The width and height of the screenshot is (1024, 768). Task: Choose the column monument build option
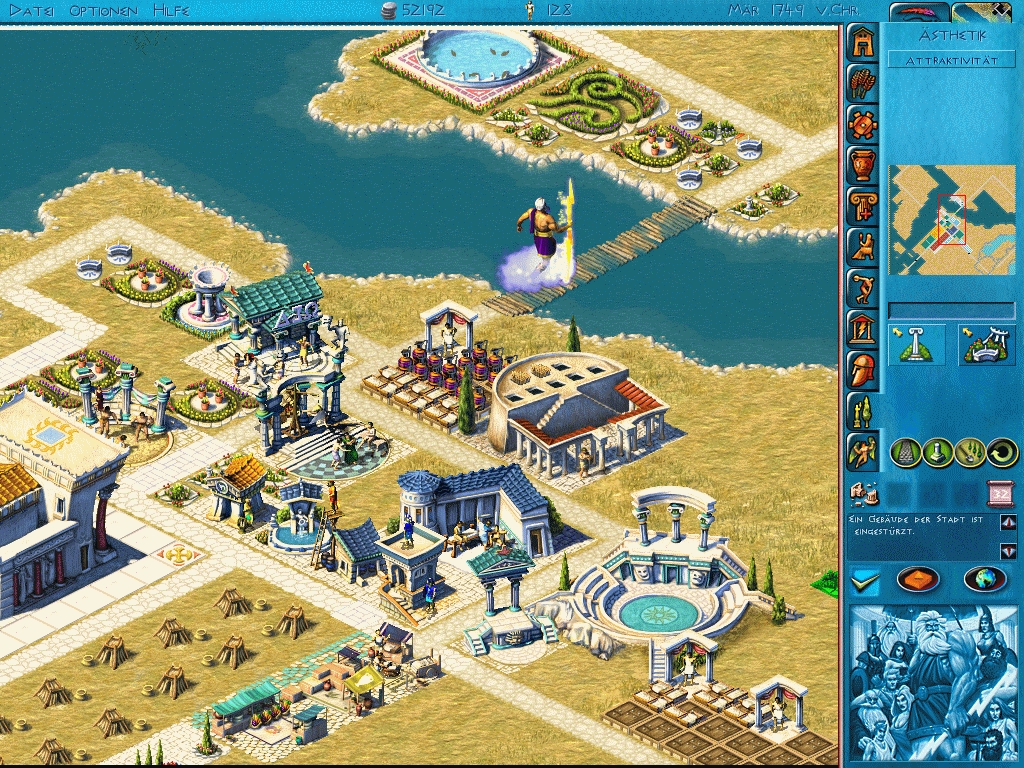[x=916, y=344]
